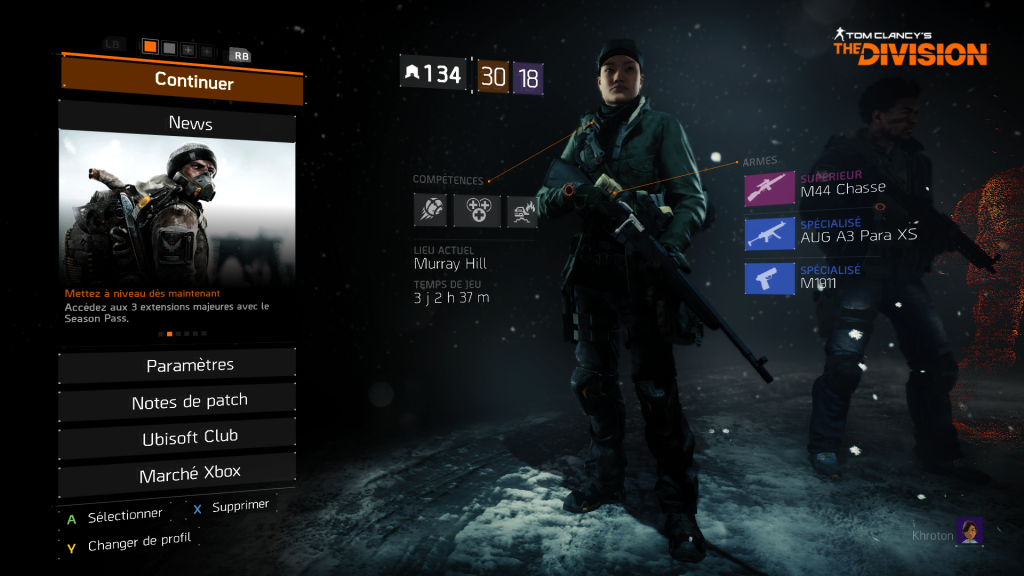Open the Khroton profile avatar
Image resolution: width=1024 pixels, height=576 pixels.
[969, 531]
